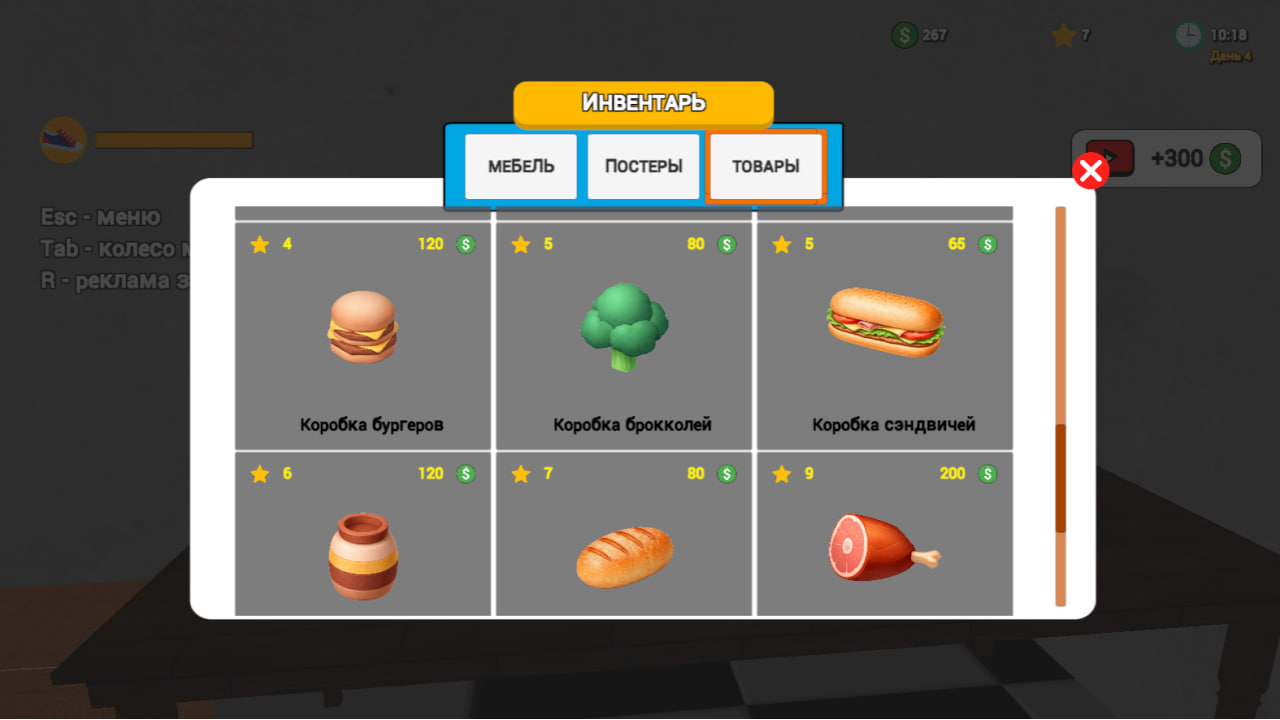The width and height of the screenshot is (1280, 720).
Task: Click the star on the Коробка брокколей card
Action: pos(520,243)
